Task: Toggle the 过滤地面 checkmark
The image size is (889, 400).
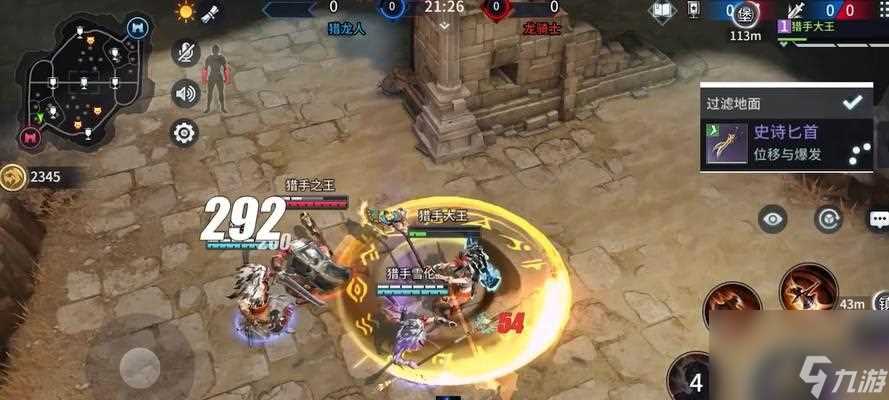Action: tap(852, 102)
